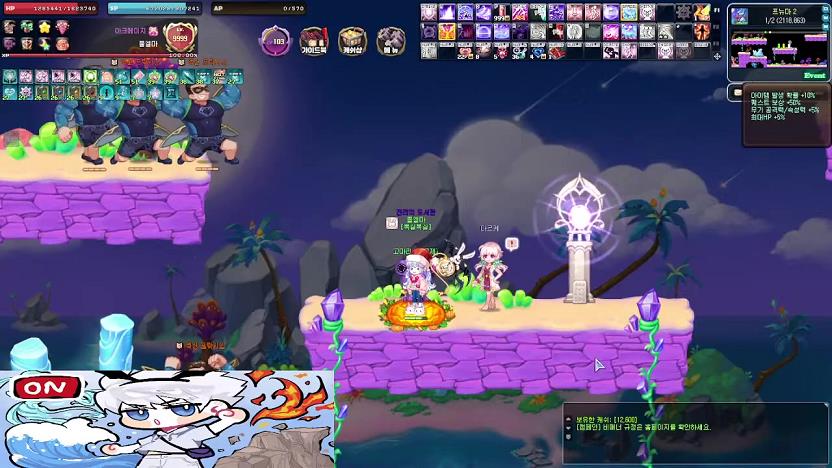Open the 캐쉬샵 cash shop
The image size is (832, 468).
pyautogui.click(x=352, y=41)
